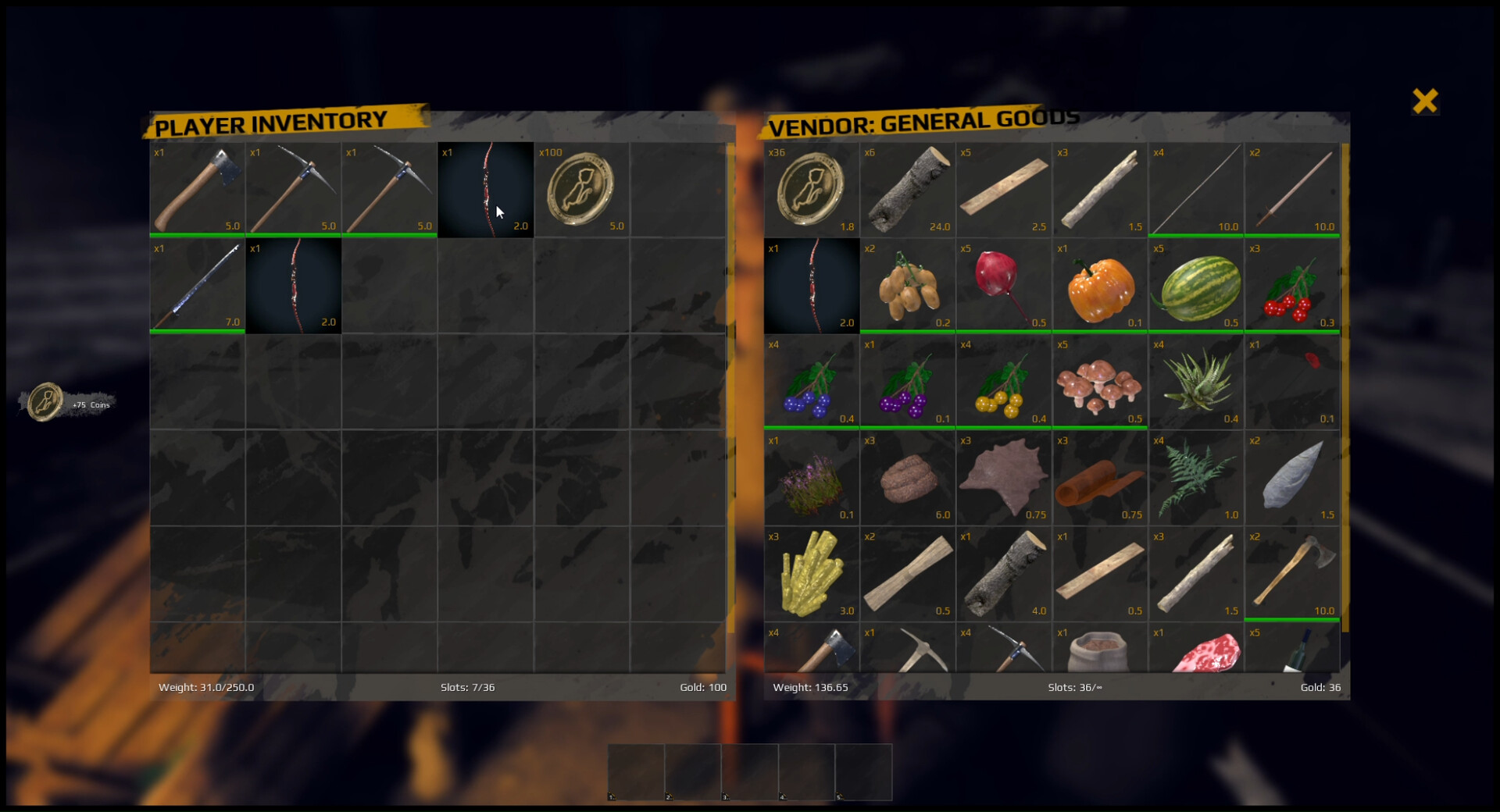Screen dimensions: 1500x812
Task: Choose the grey flint stone slot
Action: pos(1291,478)
